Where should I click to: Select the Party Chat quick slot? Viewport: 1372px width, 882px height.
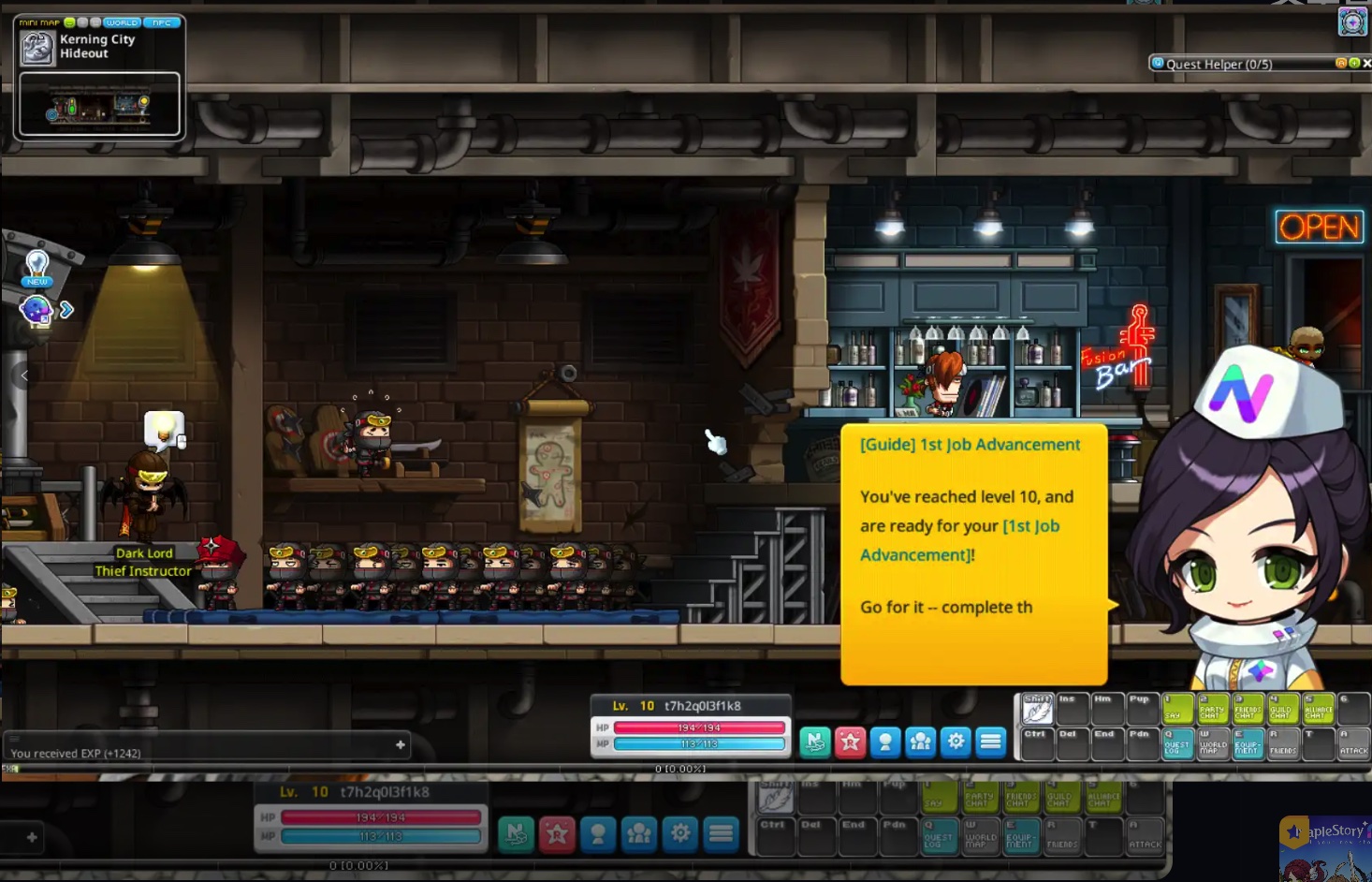click(1213, 709)
